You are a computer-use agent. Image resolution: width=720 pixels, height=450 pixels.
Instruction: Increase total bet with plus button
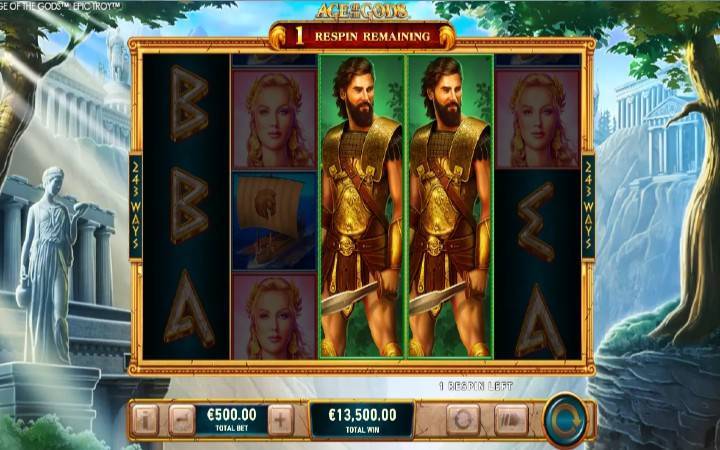[281, 420]
